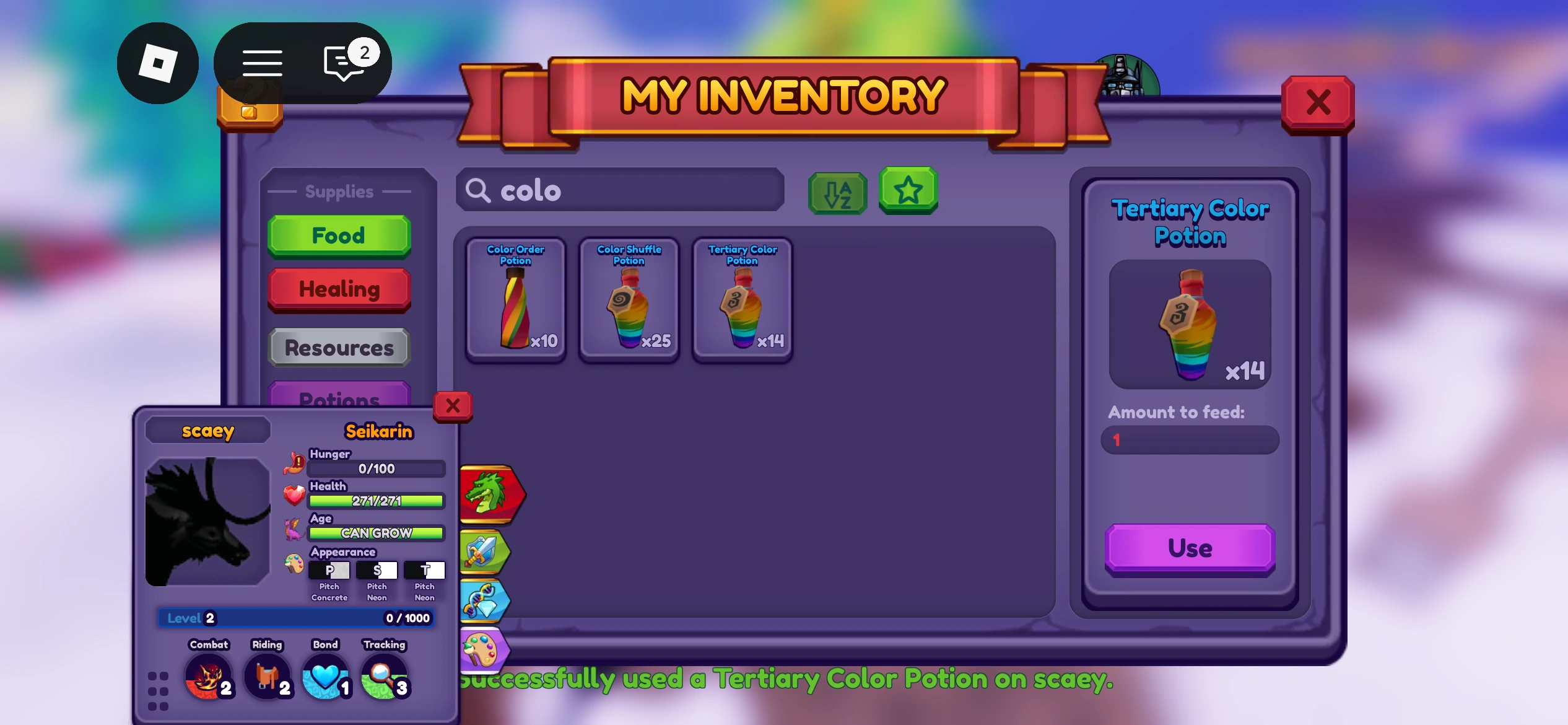1568x725 pixels.
Task: Select the Pitch Concrete primary color swatch
Action: point(329,569)
